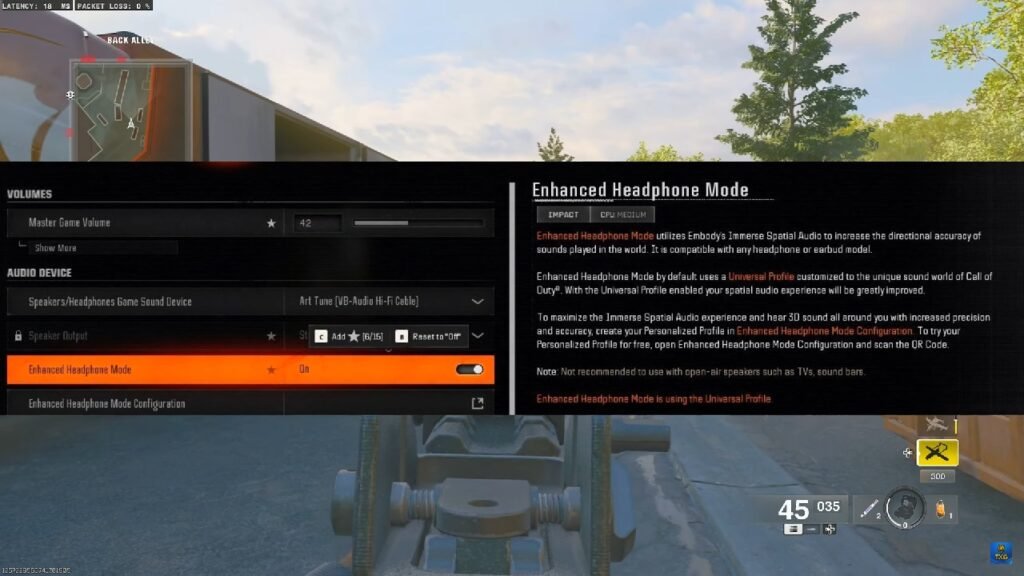Click the blue TXG watermark logo
This screenshot has height=576, width=1024.
[x=1001, y=551]
